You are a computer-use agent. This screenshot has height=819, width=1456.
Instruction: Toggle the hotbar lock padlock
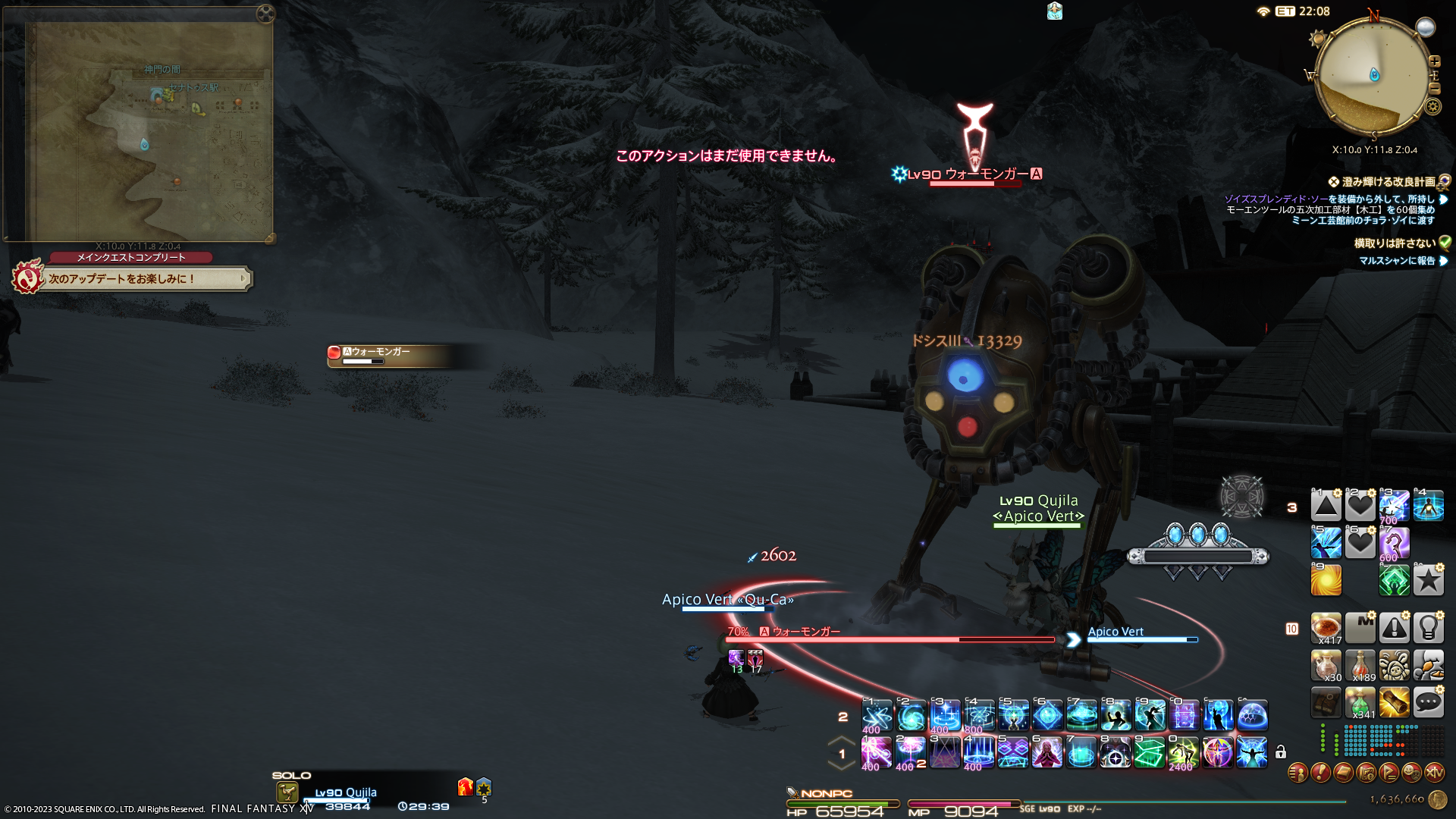(1281, 752)
